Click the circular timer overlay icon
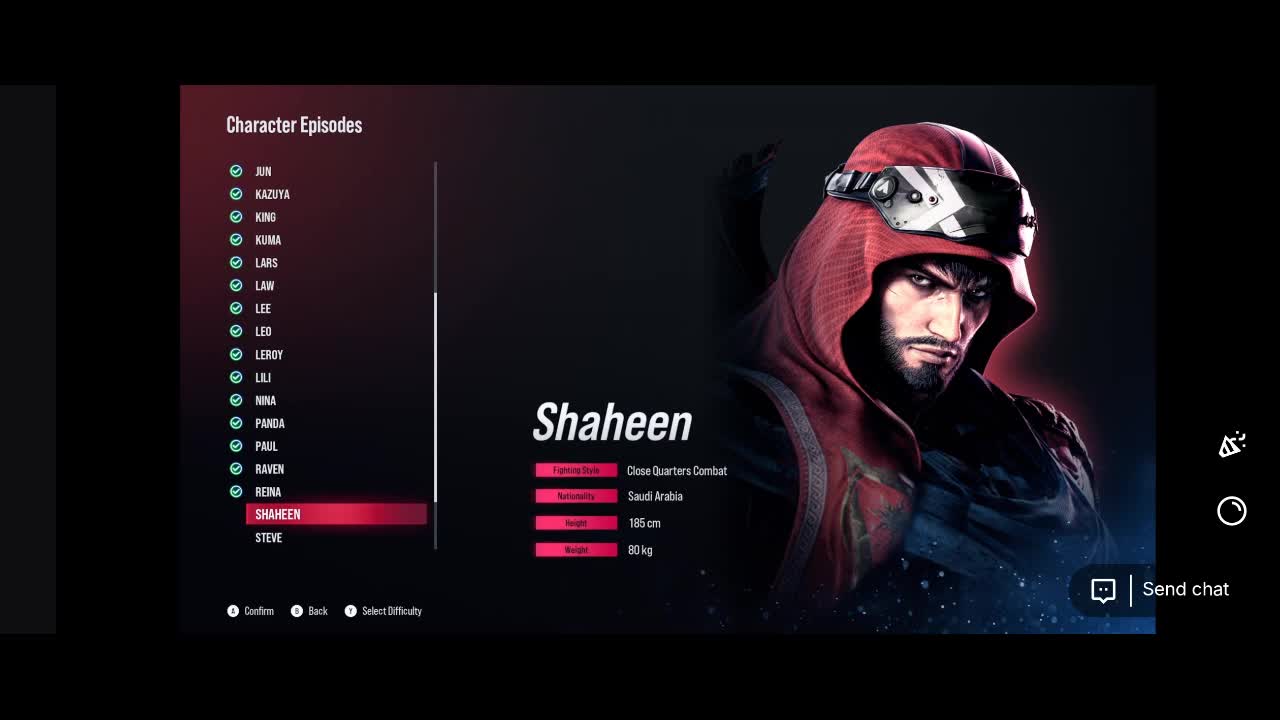Viewport: 1280px width, 720px height. pos(1231,511)
